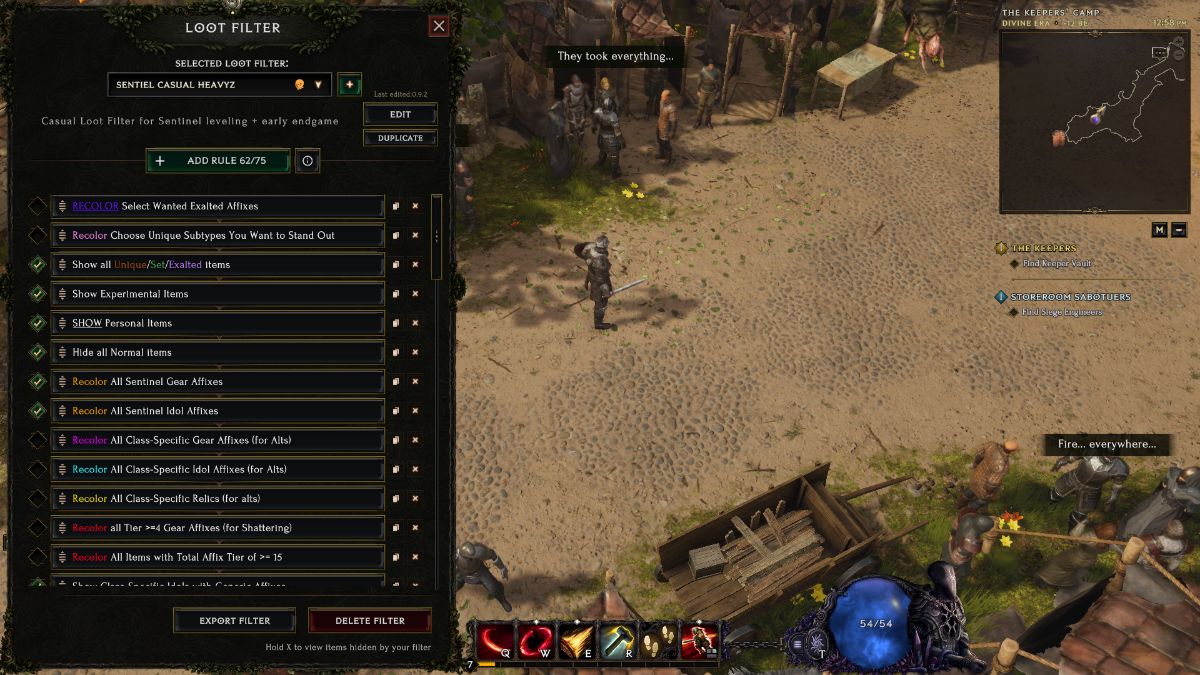Select The Keepers quest in tracker
The height and width of the screenshot is (675, 1200).
[x=1044, y=248]
